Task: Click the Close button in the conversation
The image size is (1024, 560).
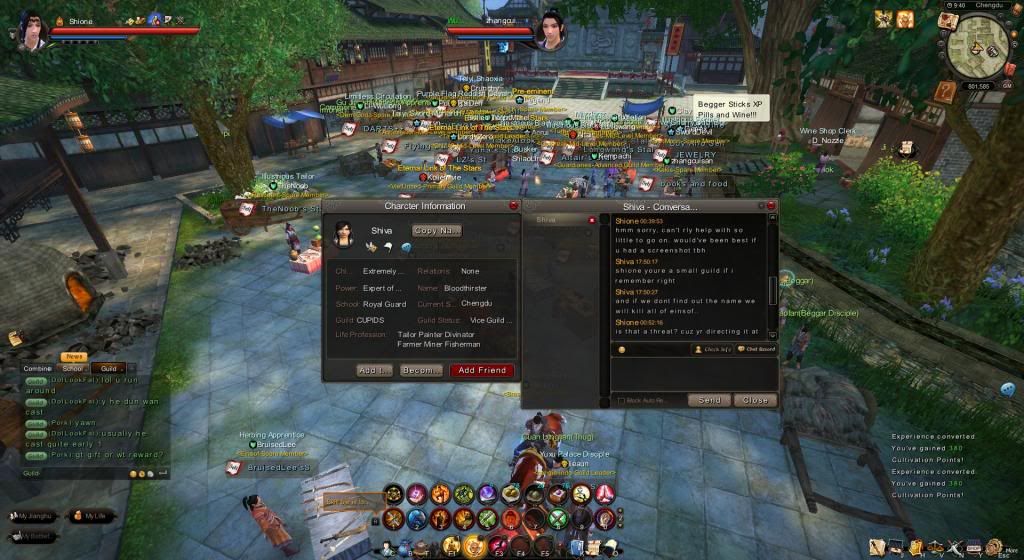Action: pos(754,400)
